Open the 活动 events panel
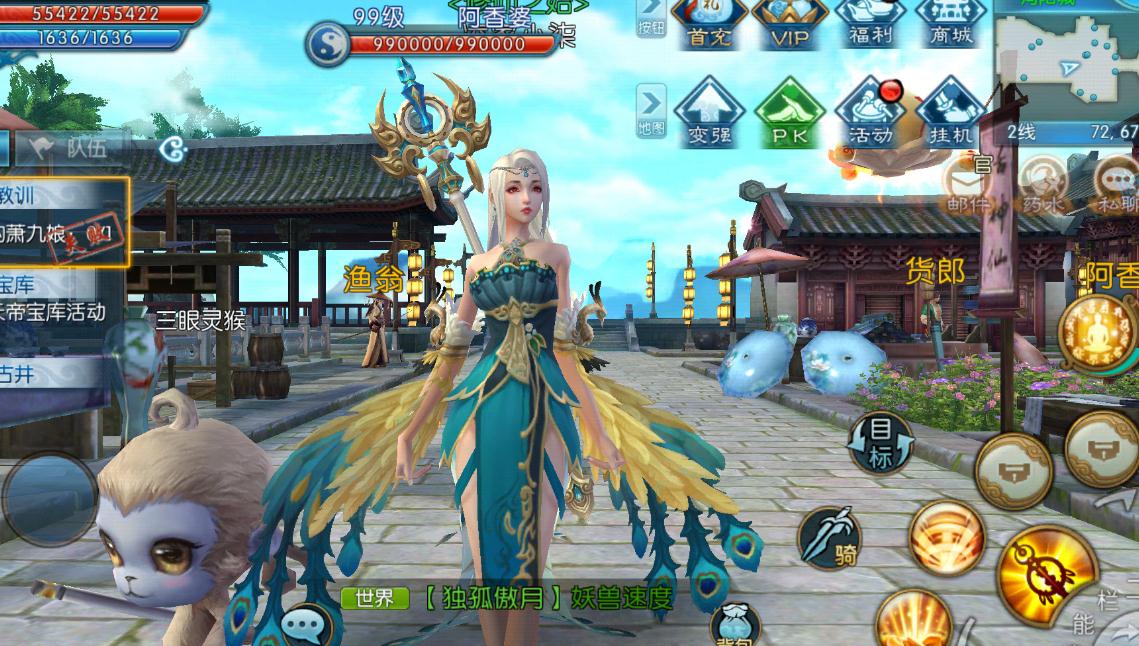The width and height of the screenshot is (1139, 646). [870, 112]
